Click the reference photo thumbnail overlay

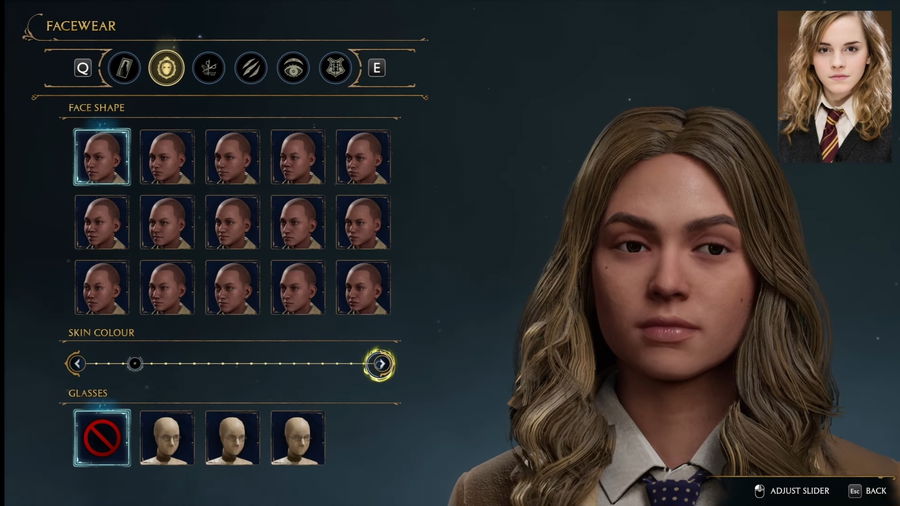click(x=834, y=87)
